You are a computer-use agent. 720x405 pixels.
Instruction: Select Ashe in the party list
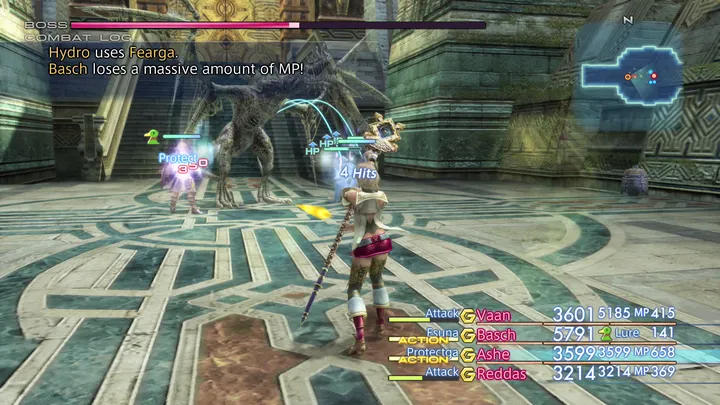pos(494,354)
